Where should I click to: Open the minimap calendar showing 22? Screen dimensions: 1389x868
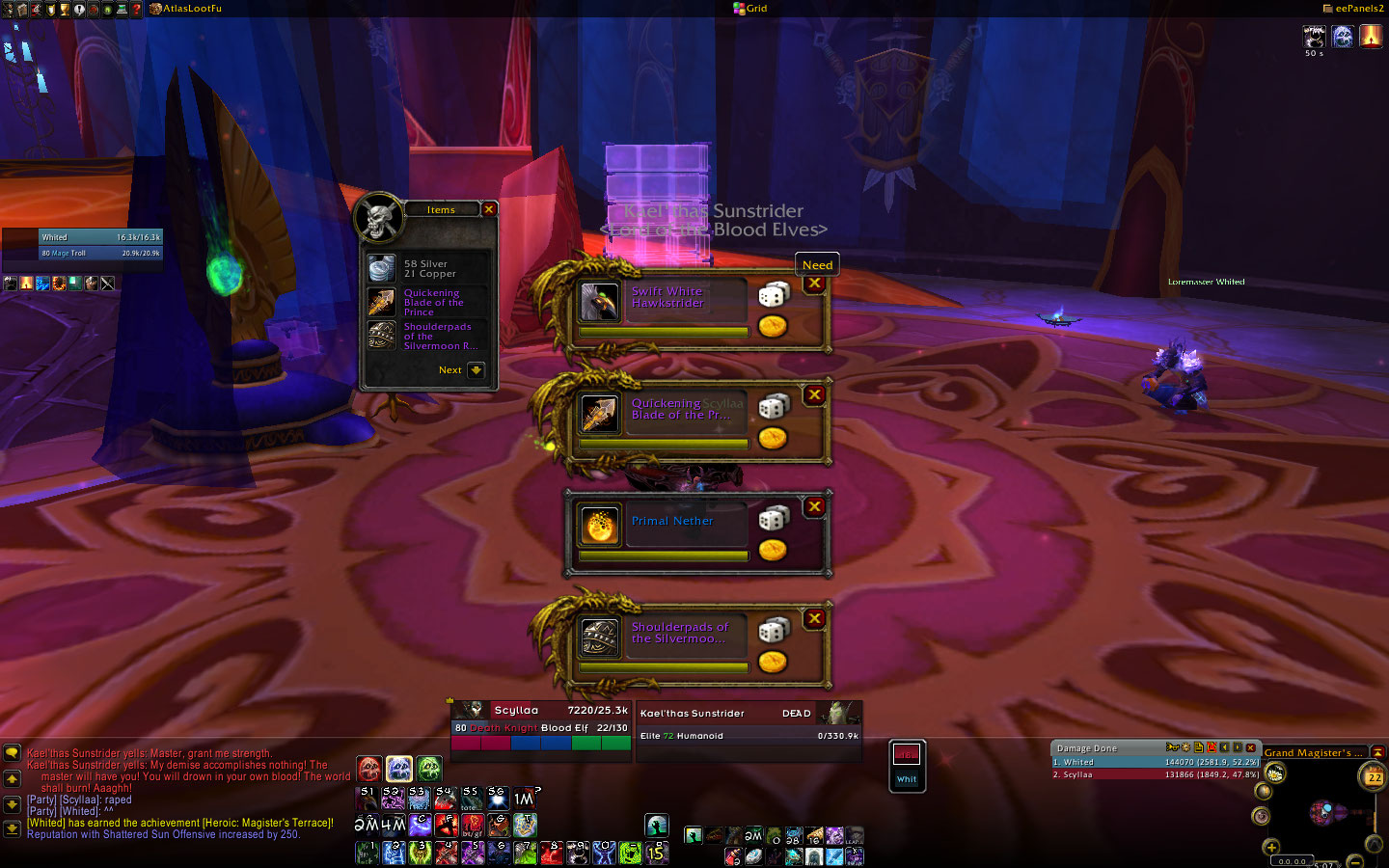click(1374, 776)
